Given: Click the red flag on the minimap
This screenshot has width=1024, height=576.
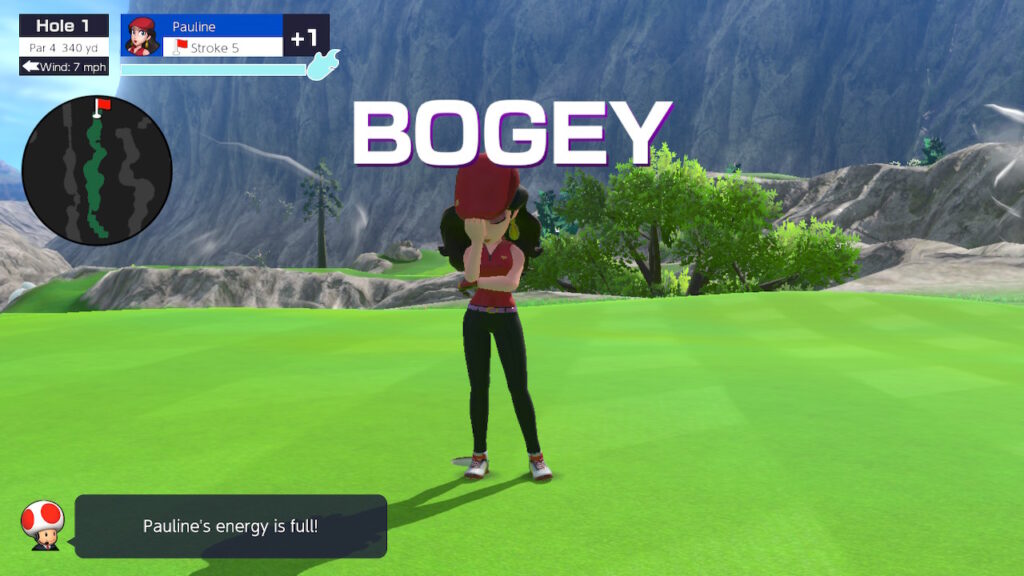Looking at the screenshot, I should (101, 104).
